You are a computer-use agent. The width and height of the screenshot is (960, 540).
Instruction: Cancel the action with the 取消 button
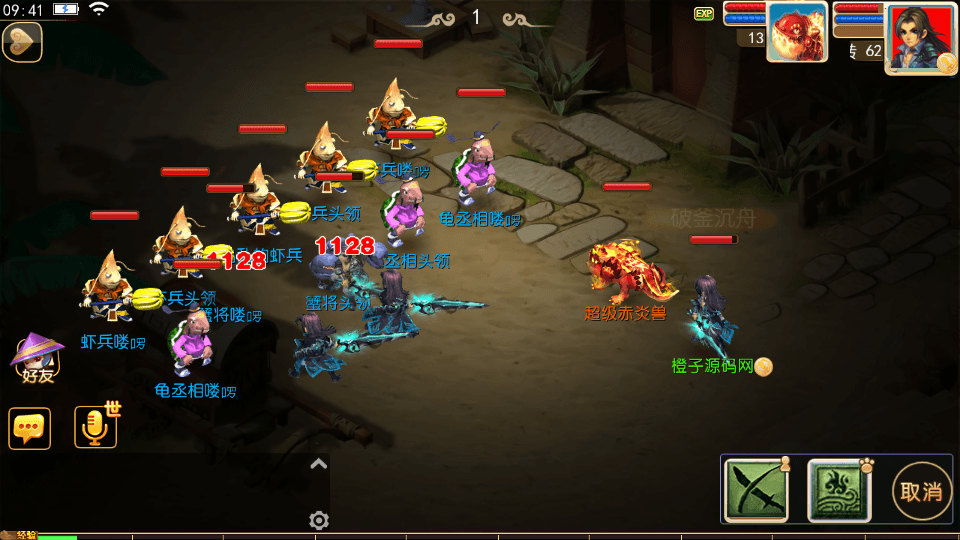920,491
